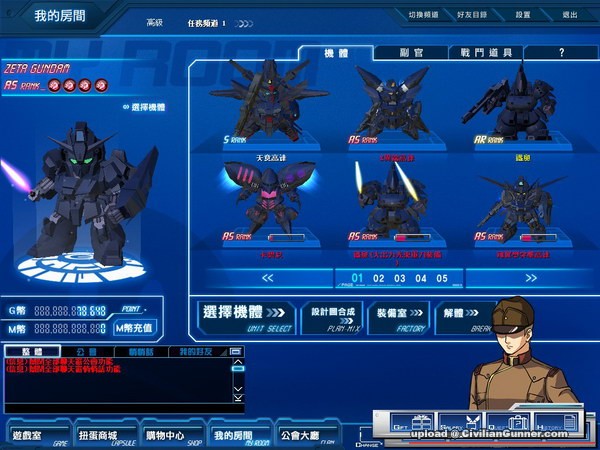Enter the 裝備室 Factory

(x=399, y=316)
